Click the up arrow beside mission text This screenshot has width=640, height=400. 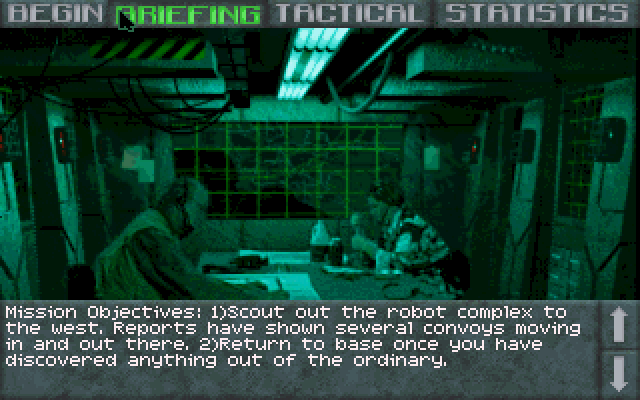tap(617, 325)
